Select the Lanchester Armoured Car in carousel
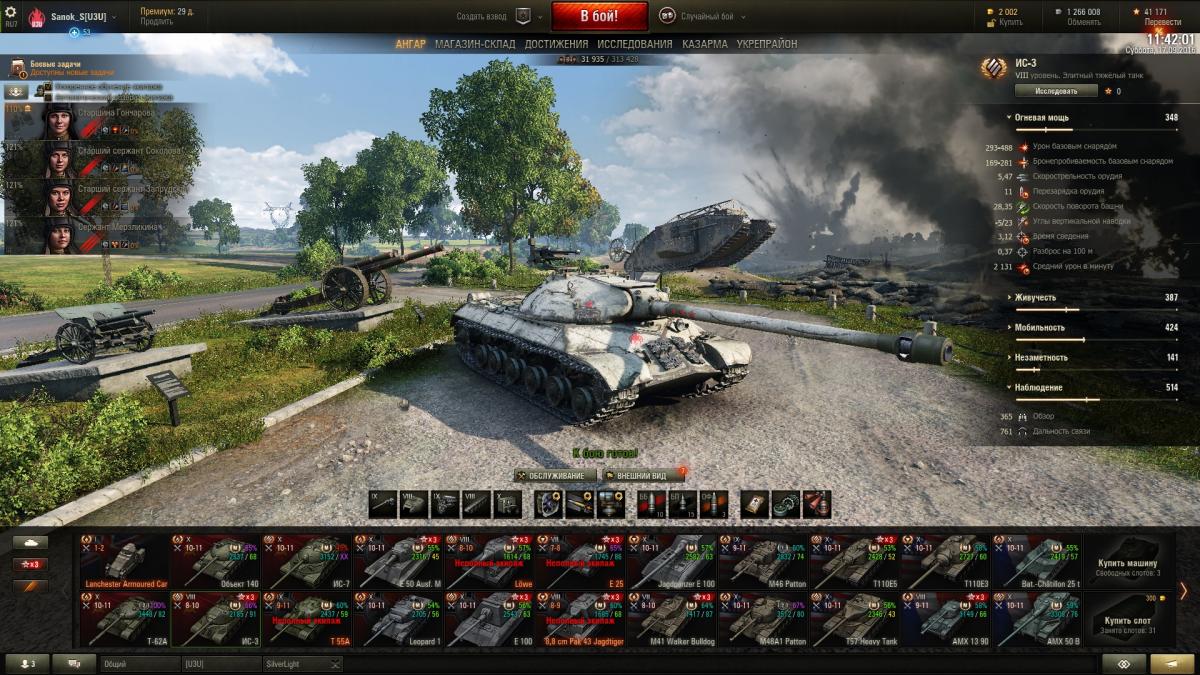This screenshot has height=675, width=1200. click(x=125, y=562)
